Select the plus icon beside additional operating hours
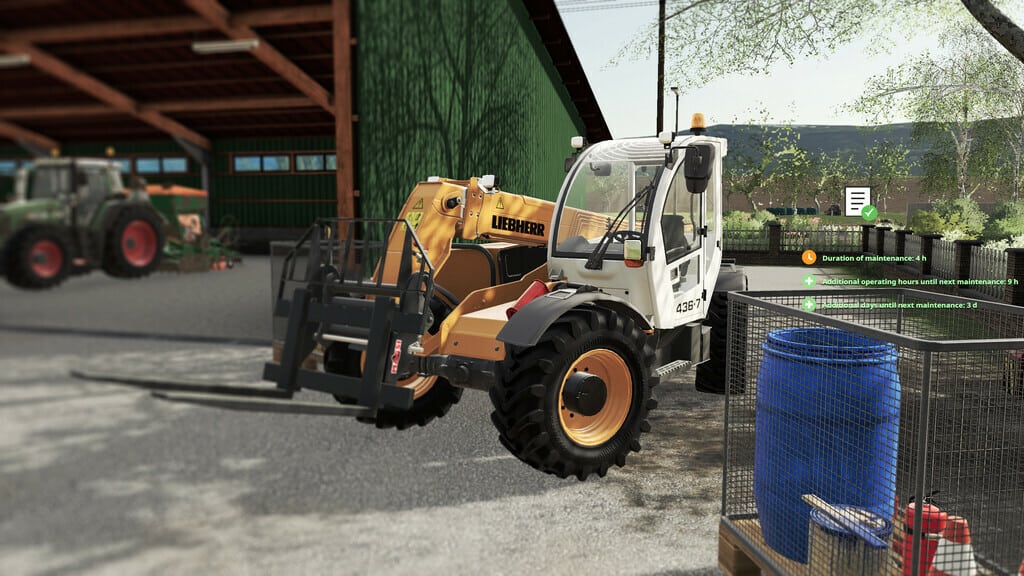This screenshot has width=1024, height=576. pyautogui.click(x=808, y=281)
